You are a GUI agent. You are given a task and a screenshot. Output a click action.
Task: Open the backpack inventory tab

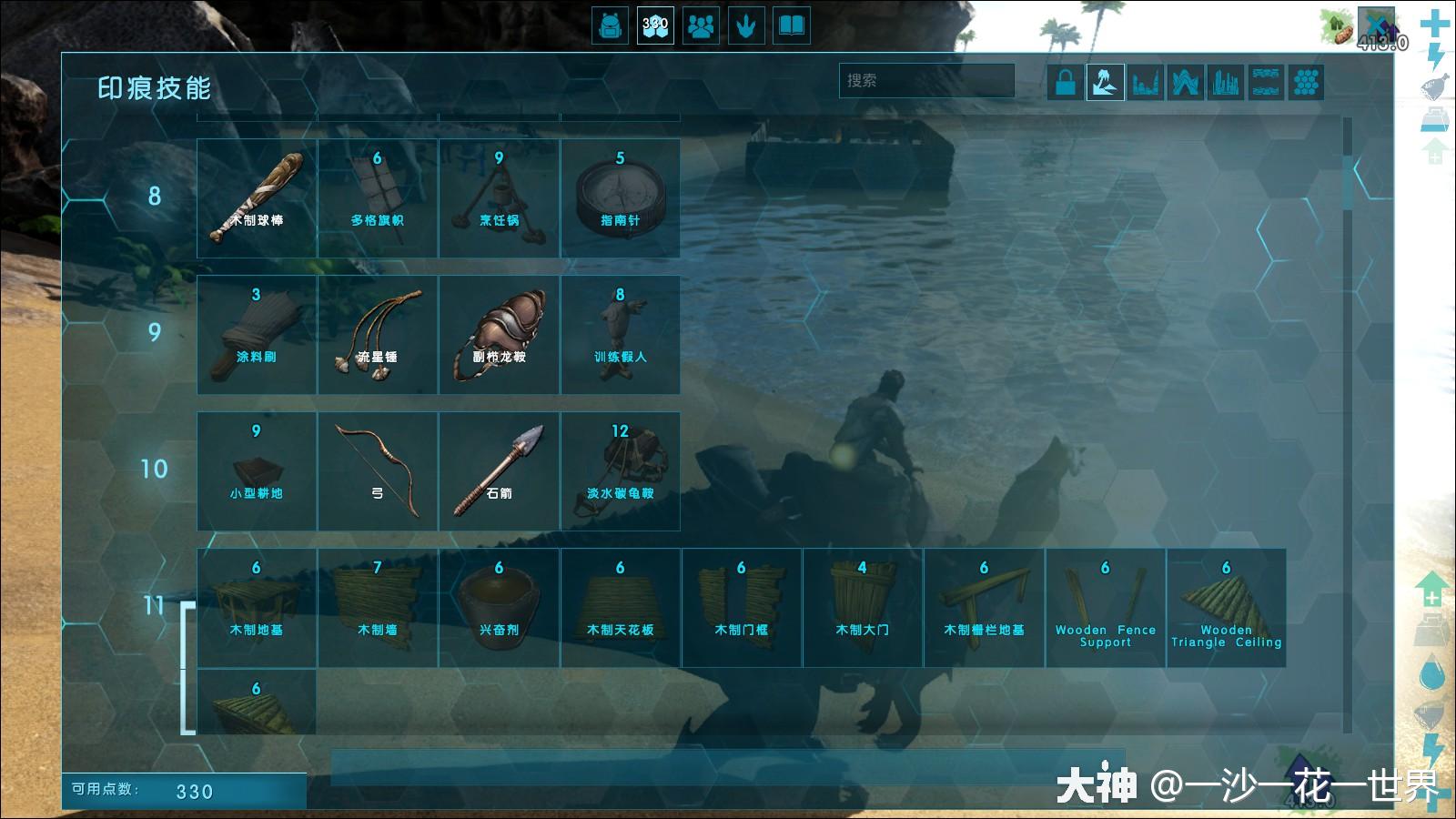[x=610, y=25]
